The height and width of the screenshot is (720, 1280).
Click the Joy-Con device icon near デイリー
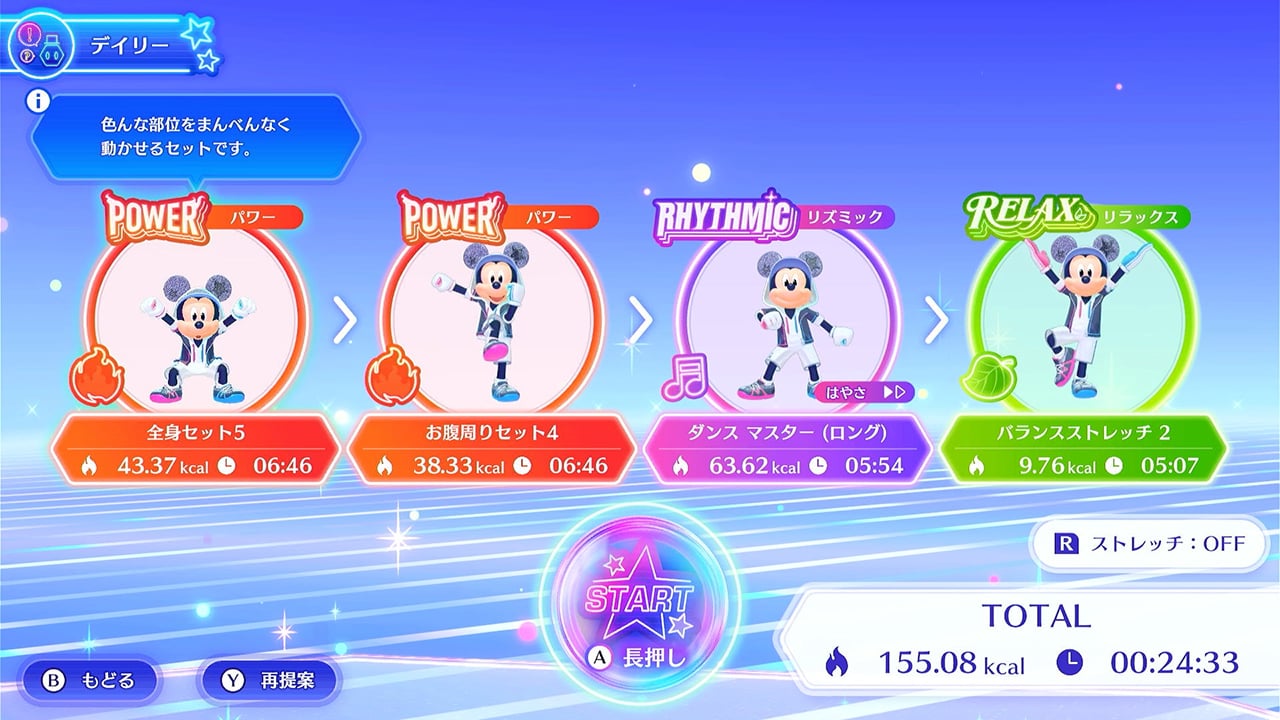(x=52, y=50)
